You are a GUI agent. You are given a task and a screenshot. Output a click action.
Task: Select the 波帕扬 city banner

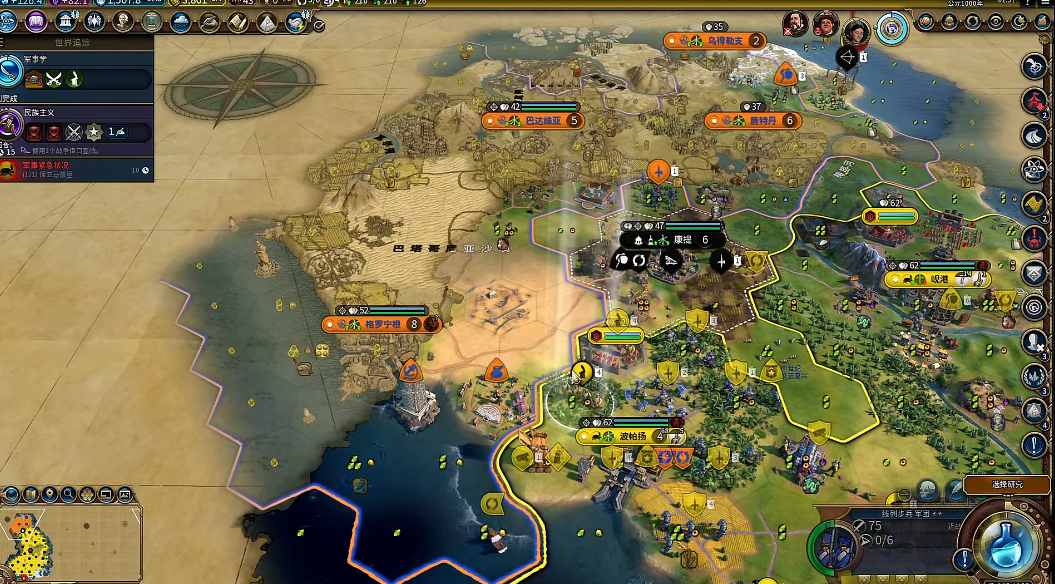click(x=630, y=437)
